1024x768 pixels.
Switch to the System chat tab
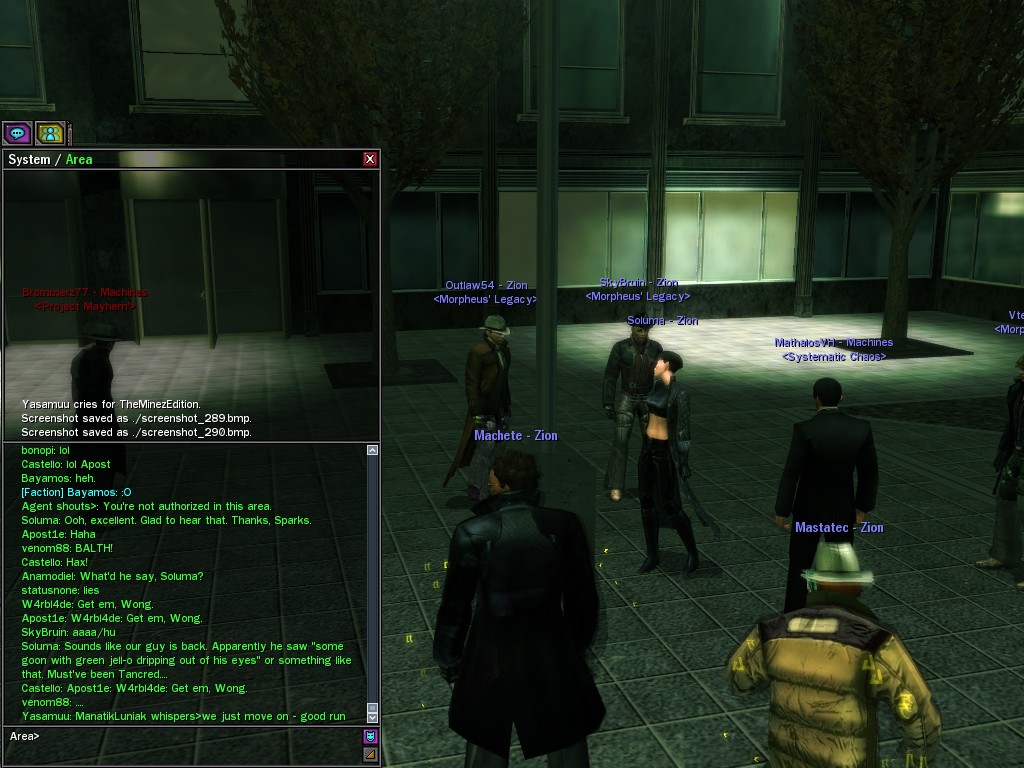pyautogui.click(x=28, y=159)
